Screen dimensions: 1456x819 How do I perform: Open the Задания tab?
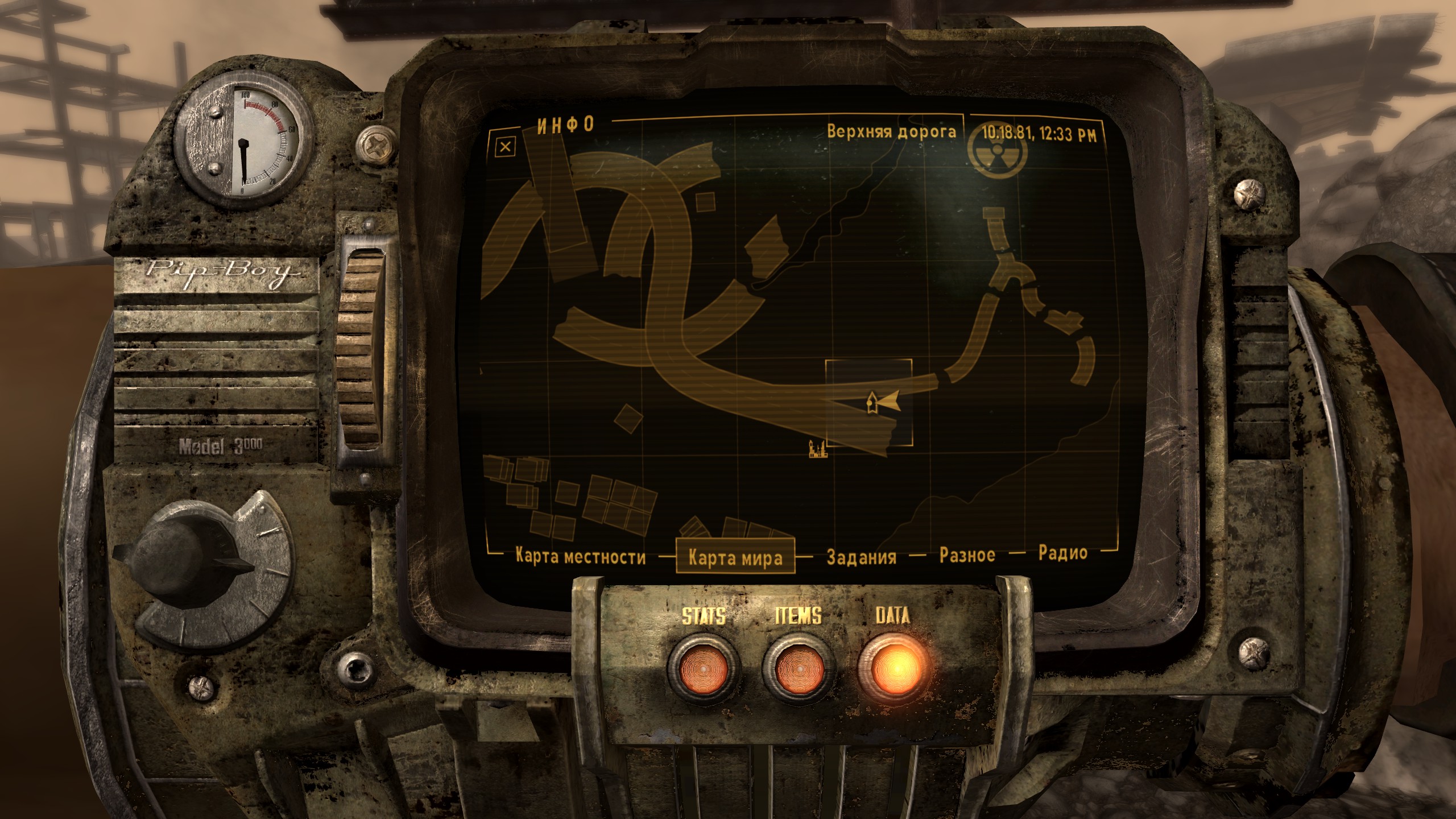pyautogui.click(x=861, y=557)
